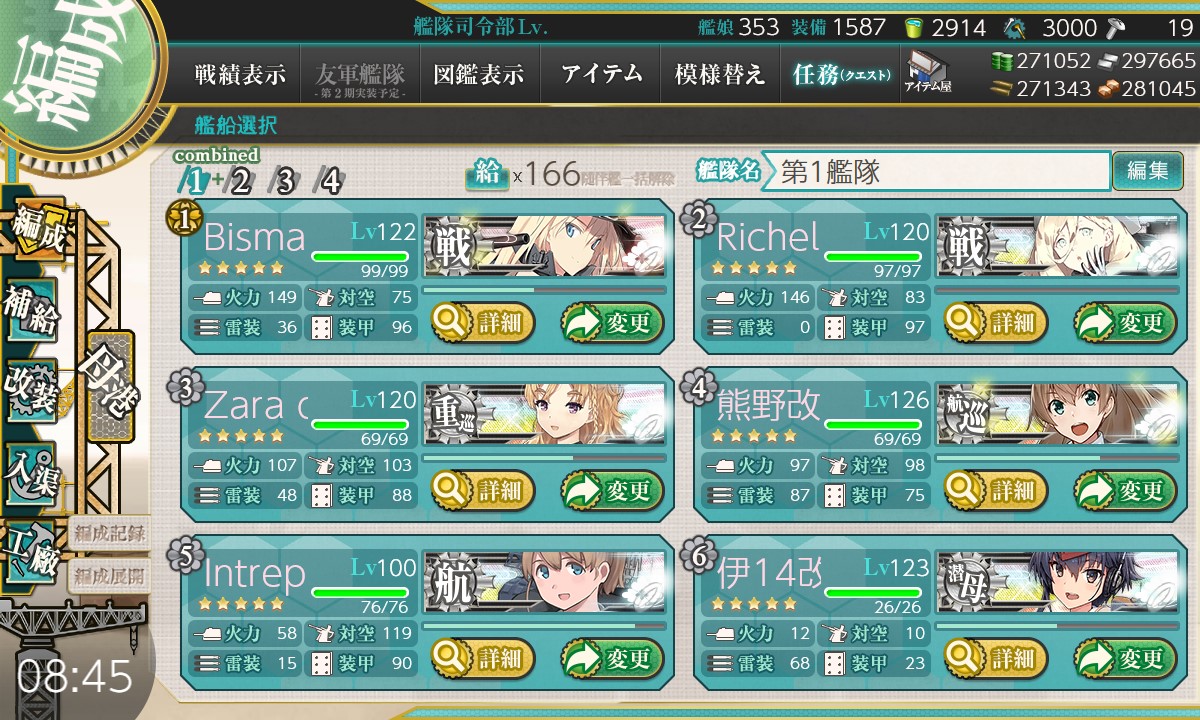Click 変更 to swap out Richelieu

coord(1118,323)
